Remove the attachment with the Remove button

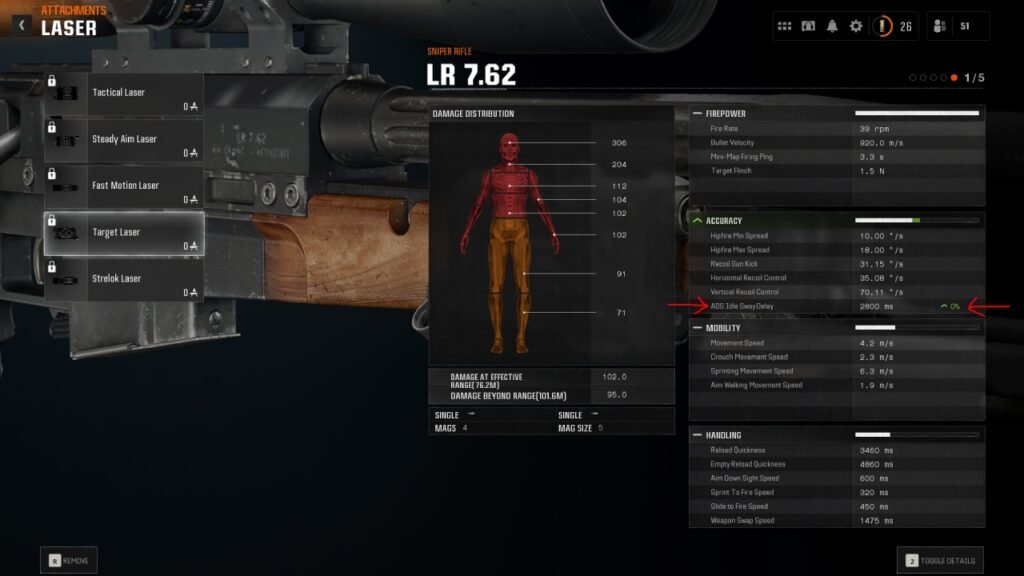point(68,561)
